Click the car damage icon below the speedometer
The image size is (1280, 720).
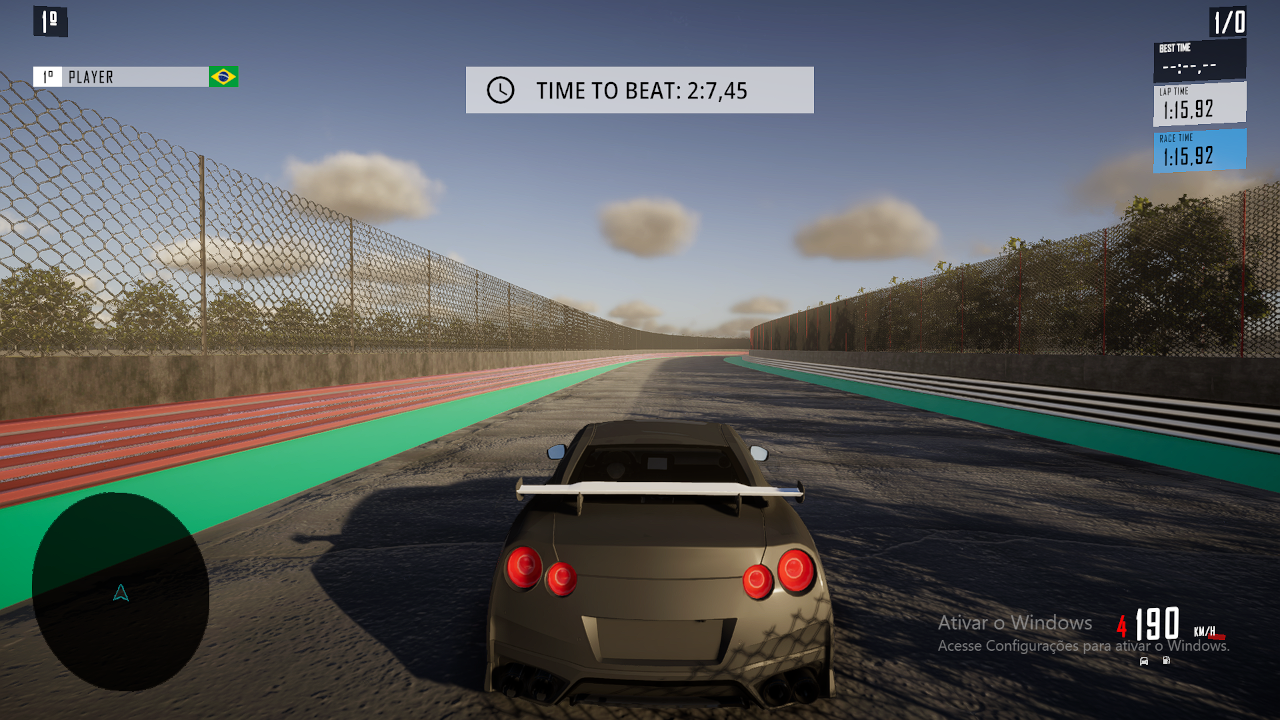[1144, 660]
